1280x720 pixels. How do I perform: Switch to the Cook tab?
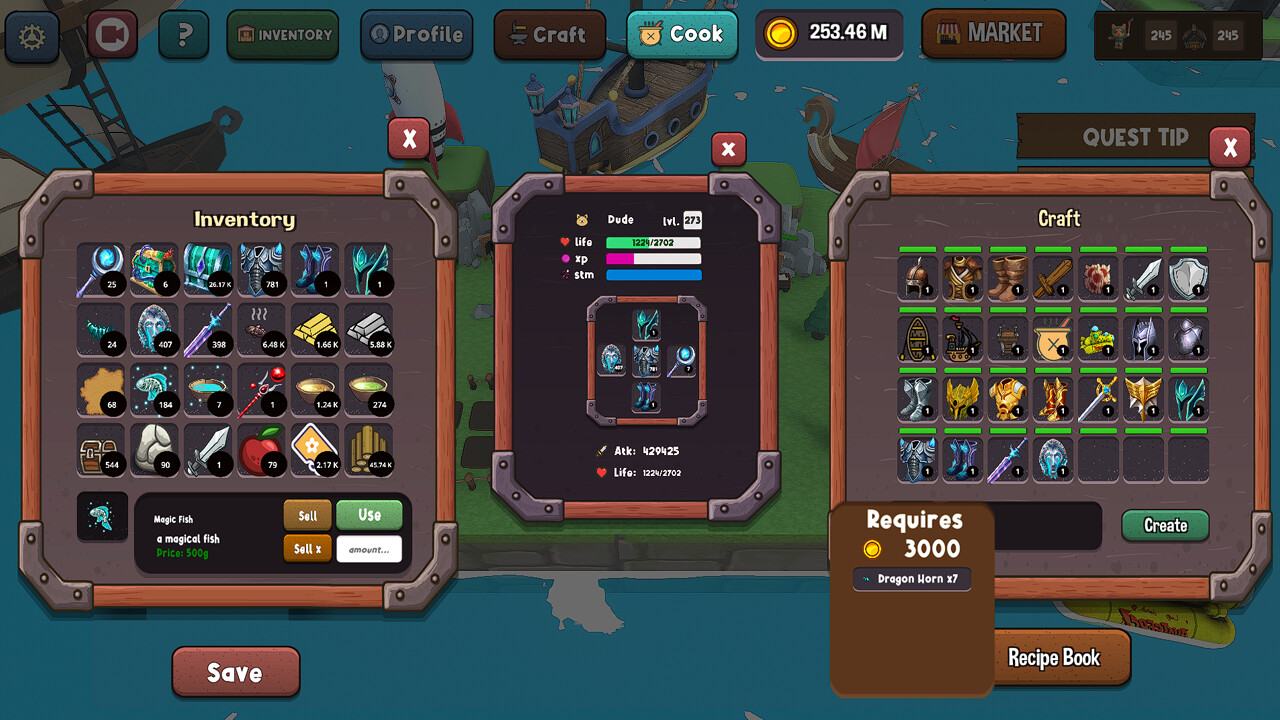683,33
